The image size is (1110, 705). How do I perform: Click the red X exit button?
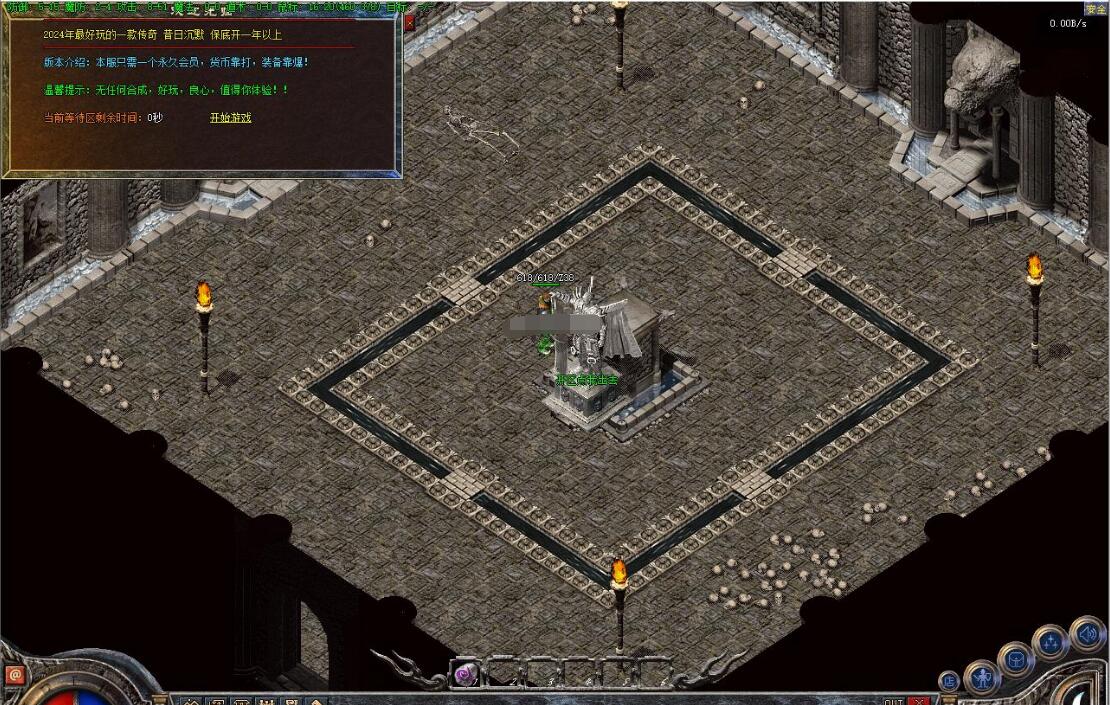pos(921,700)
